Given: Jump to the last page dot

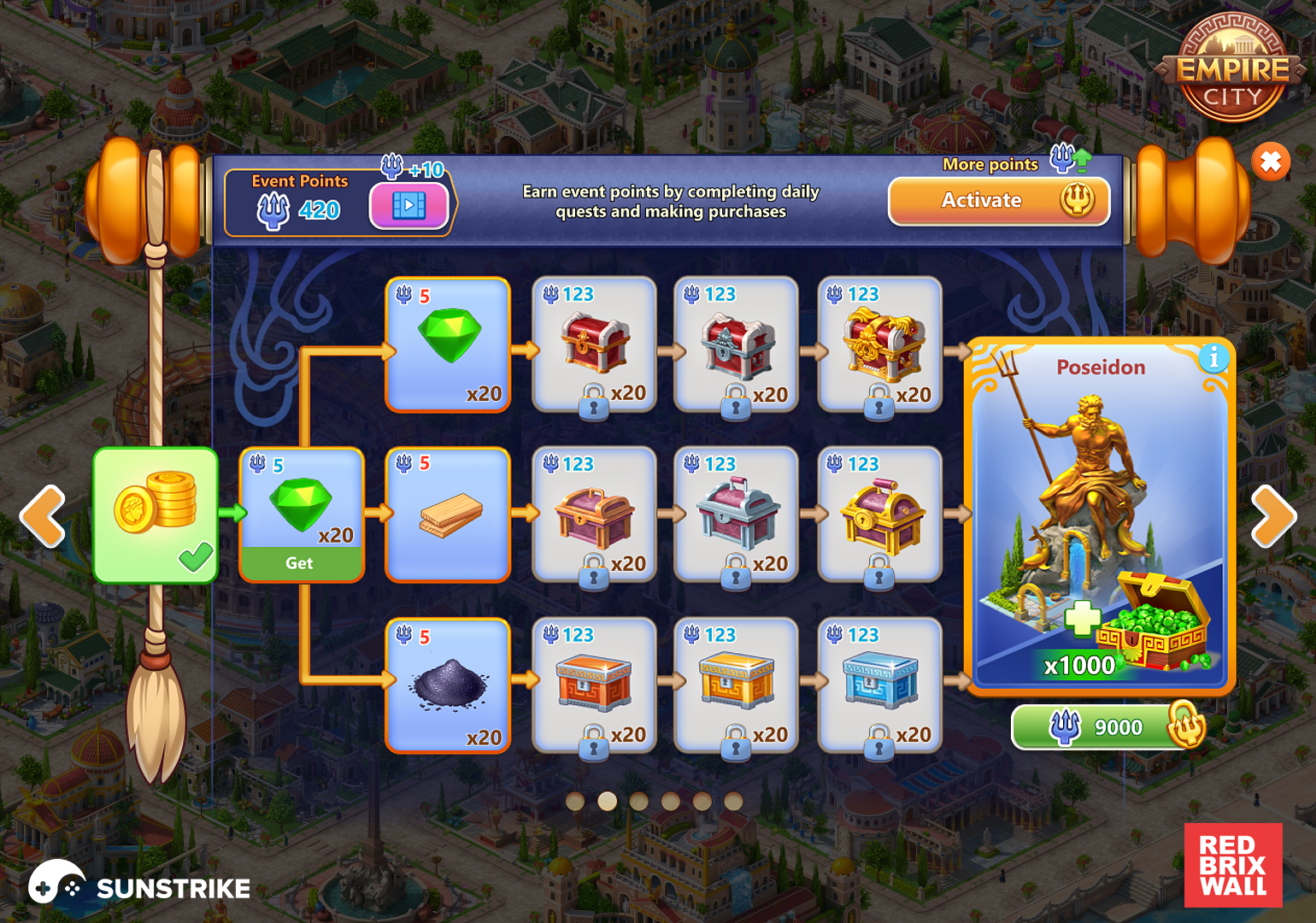Looking at the screenshot, I should [733, 801].
